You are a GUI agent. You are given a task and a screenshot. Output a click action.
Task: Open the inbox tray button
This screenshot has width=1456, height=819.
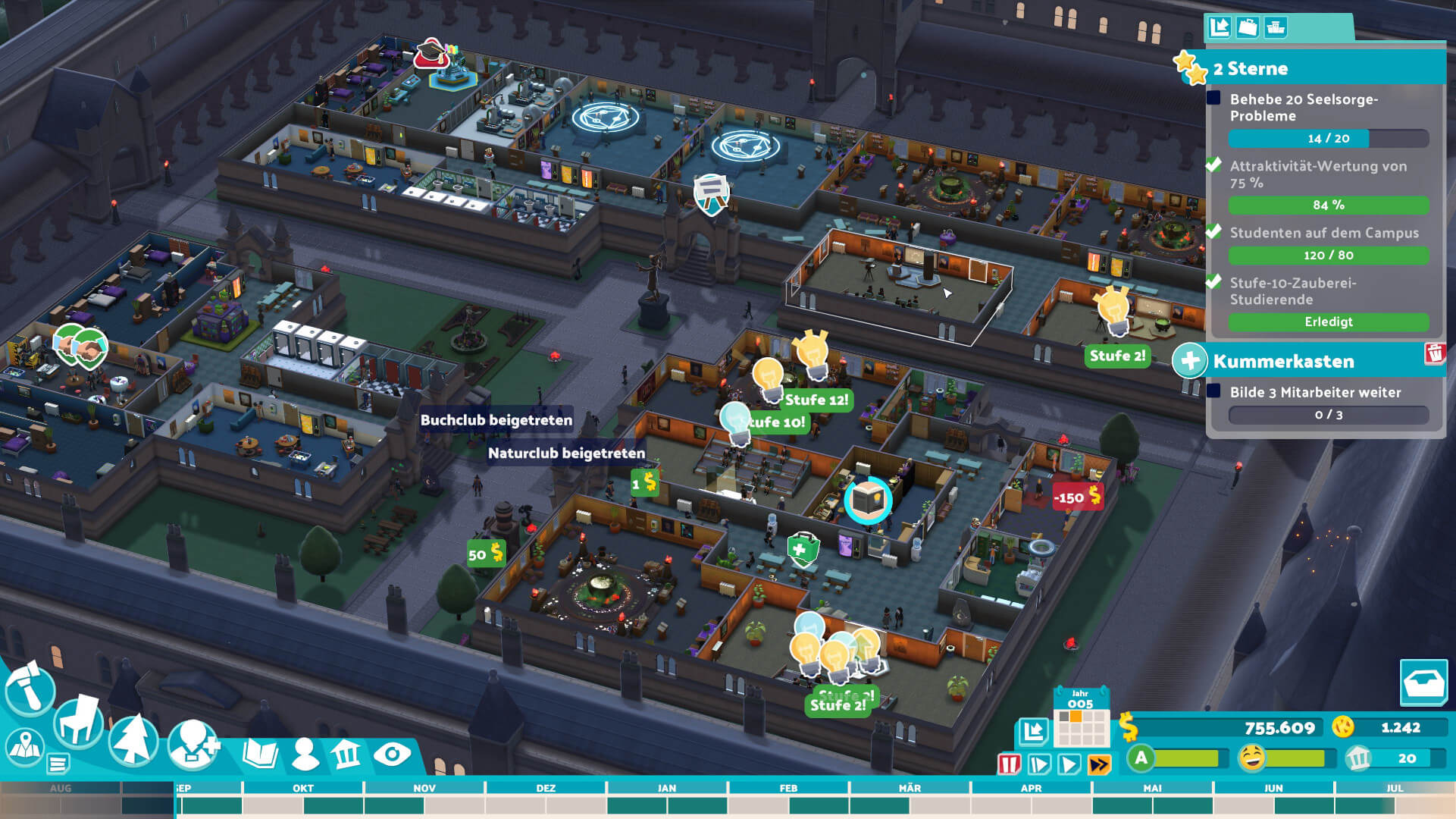[1423, 682]
